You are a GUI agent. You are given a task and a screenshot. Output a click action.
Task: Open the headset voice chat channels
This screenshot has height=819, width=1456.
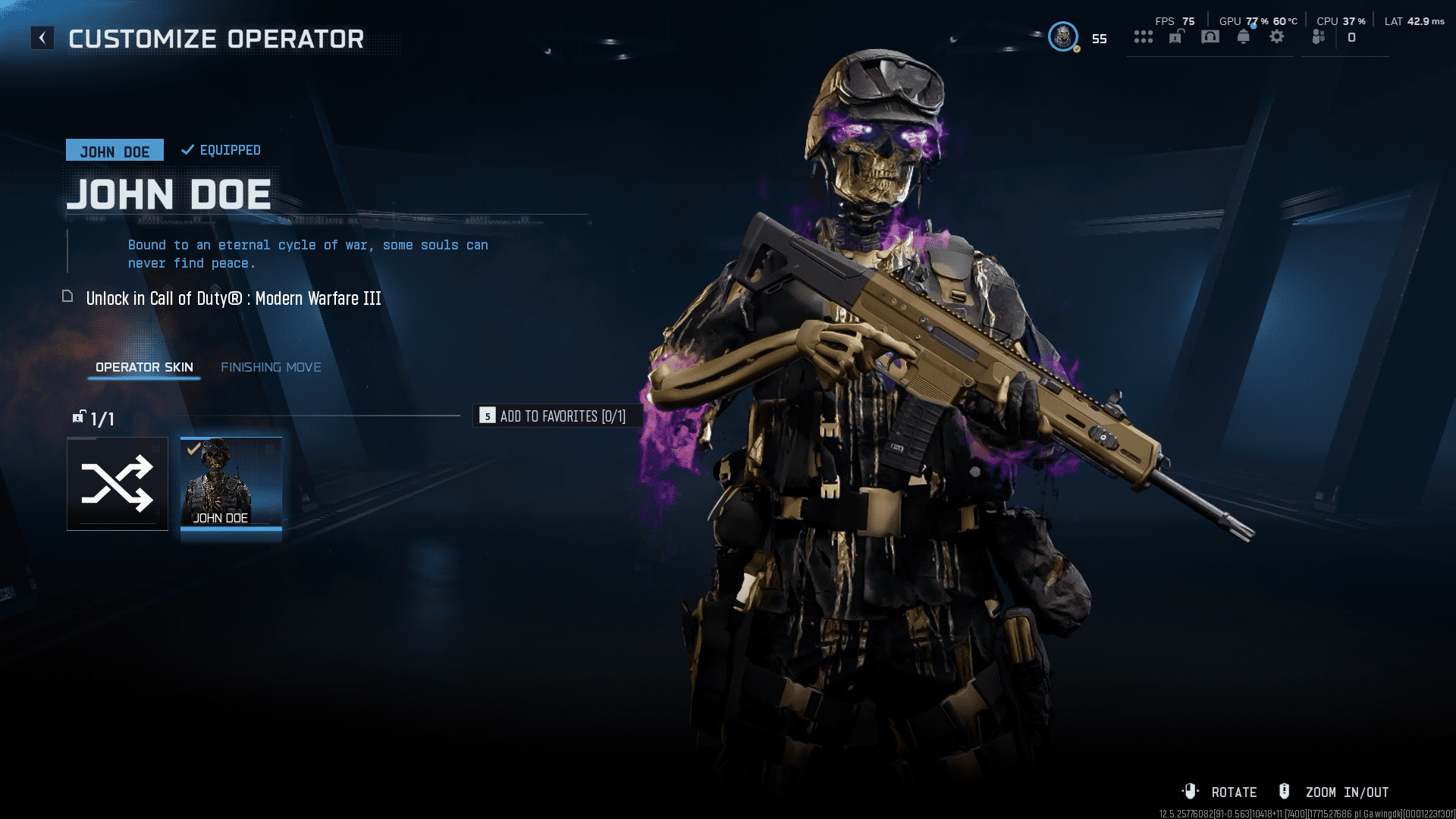click(x=1210, y=37)
